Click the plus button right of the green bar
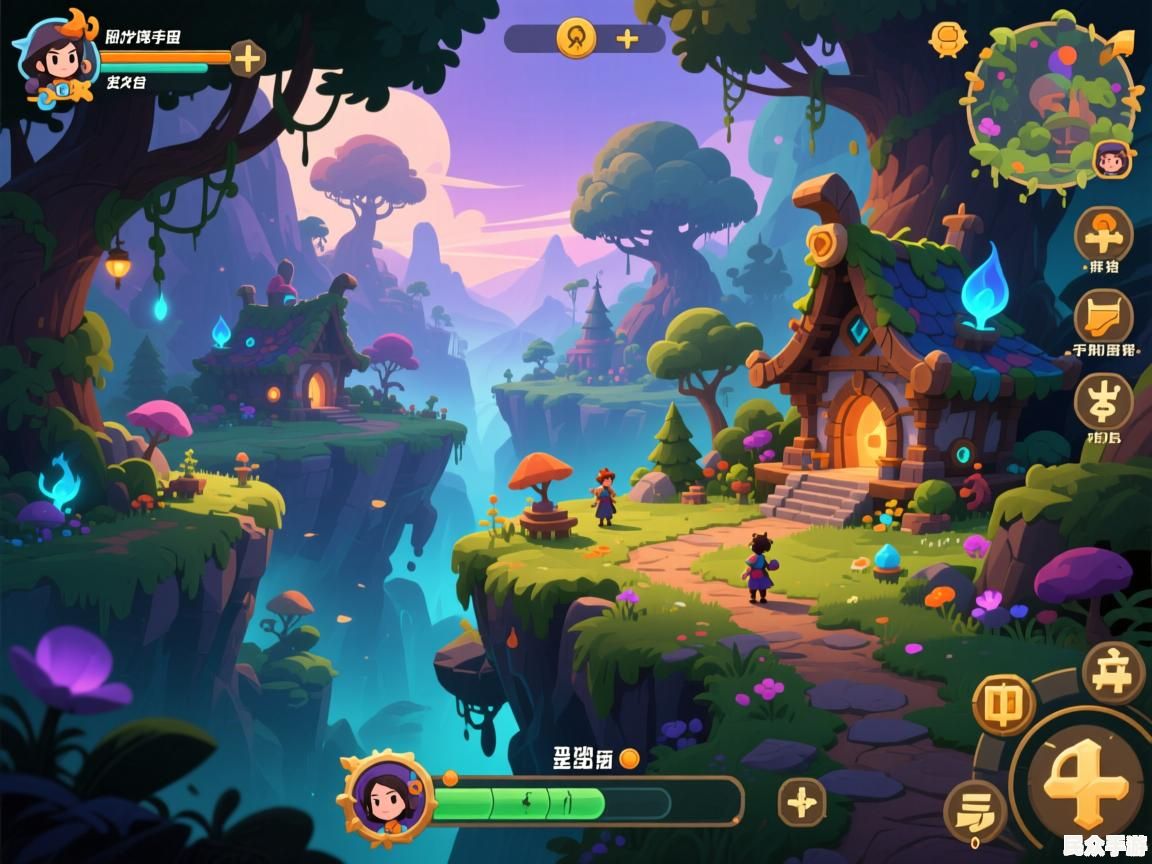This screenshot has width=1152, height=864. [x=802, y=801]
